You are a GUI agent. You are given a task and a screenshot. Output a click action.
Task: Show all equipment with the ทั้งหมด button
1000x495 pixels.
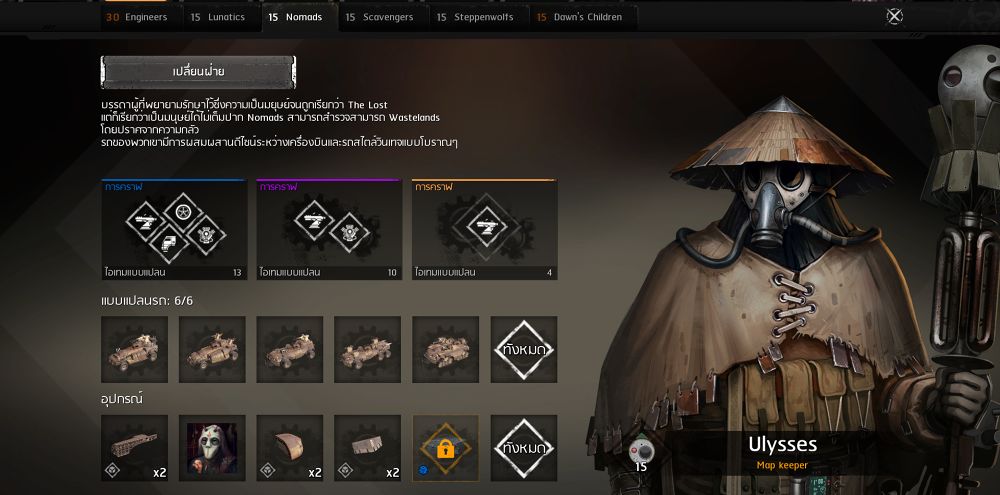(x=524, y=448)
